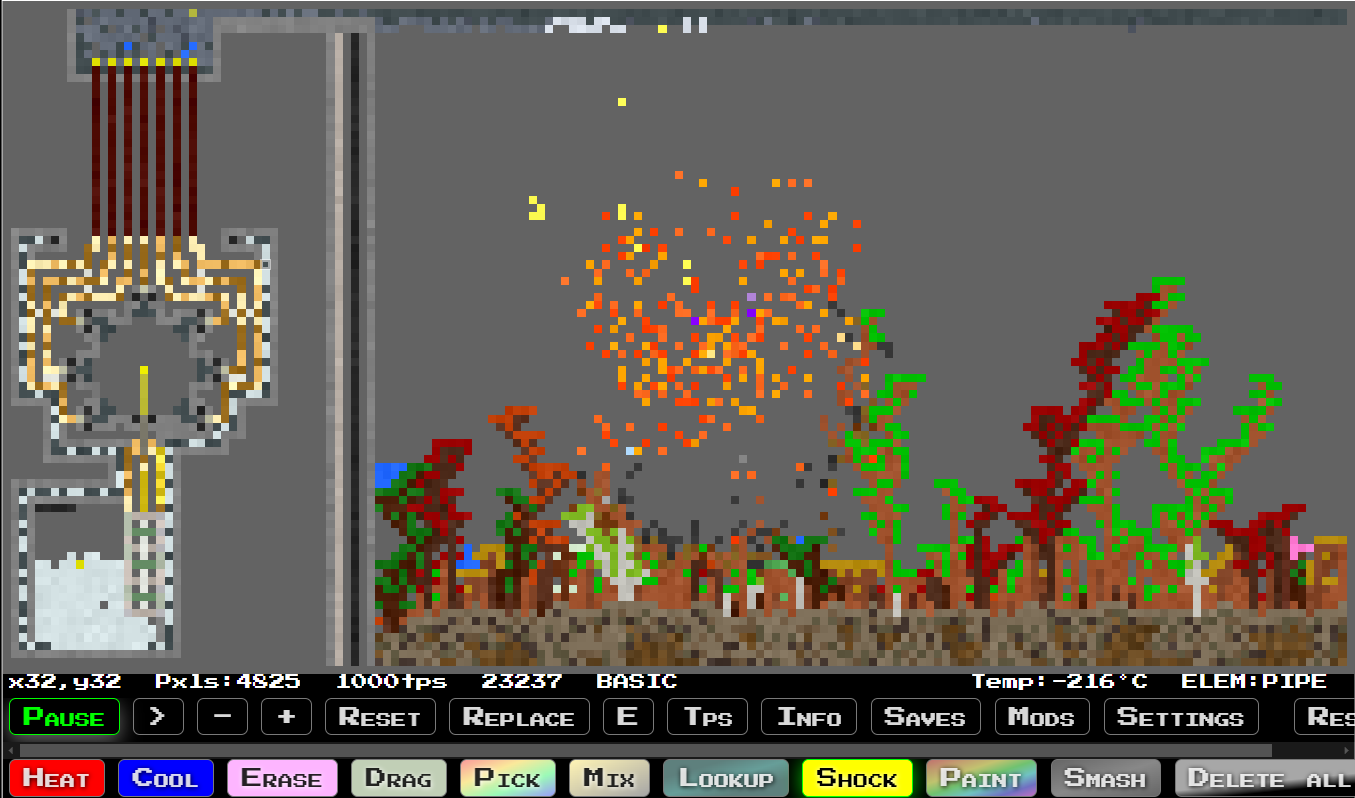Open the E element selector
1355x798 pixels.
[628, 716]
